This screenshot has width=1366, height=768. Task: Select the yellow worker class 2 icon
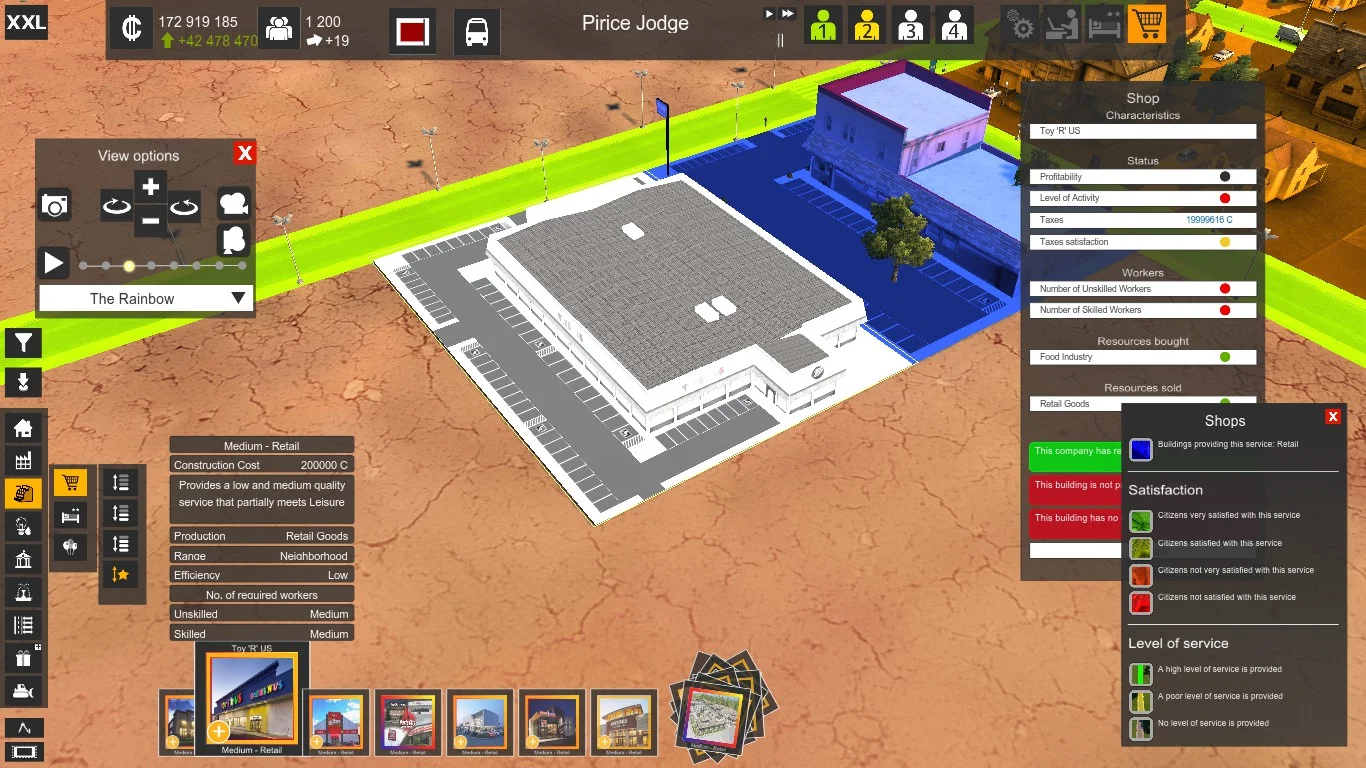click(x=866, y=25)
